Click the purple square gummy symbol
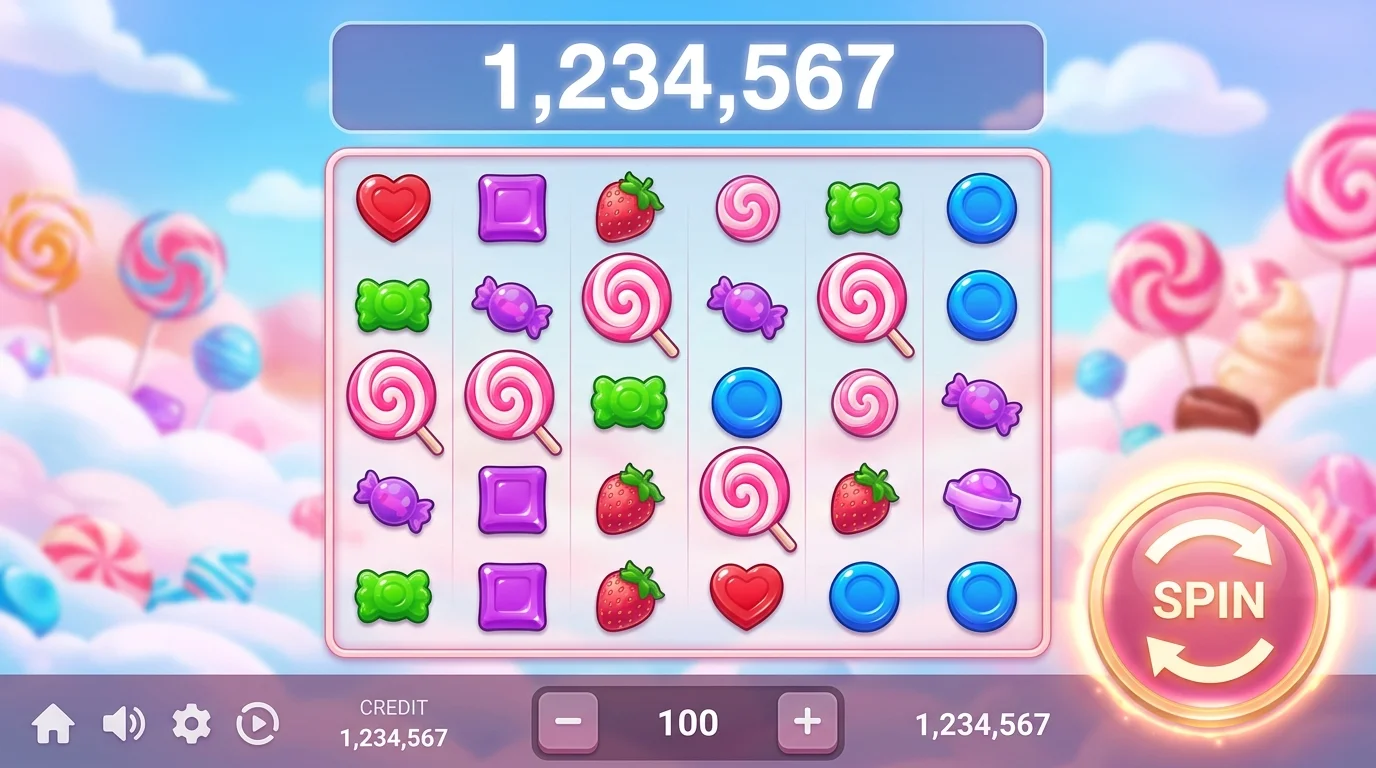This screenshot has height=768, width=1376. click(x=511, y=207)
